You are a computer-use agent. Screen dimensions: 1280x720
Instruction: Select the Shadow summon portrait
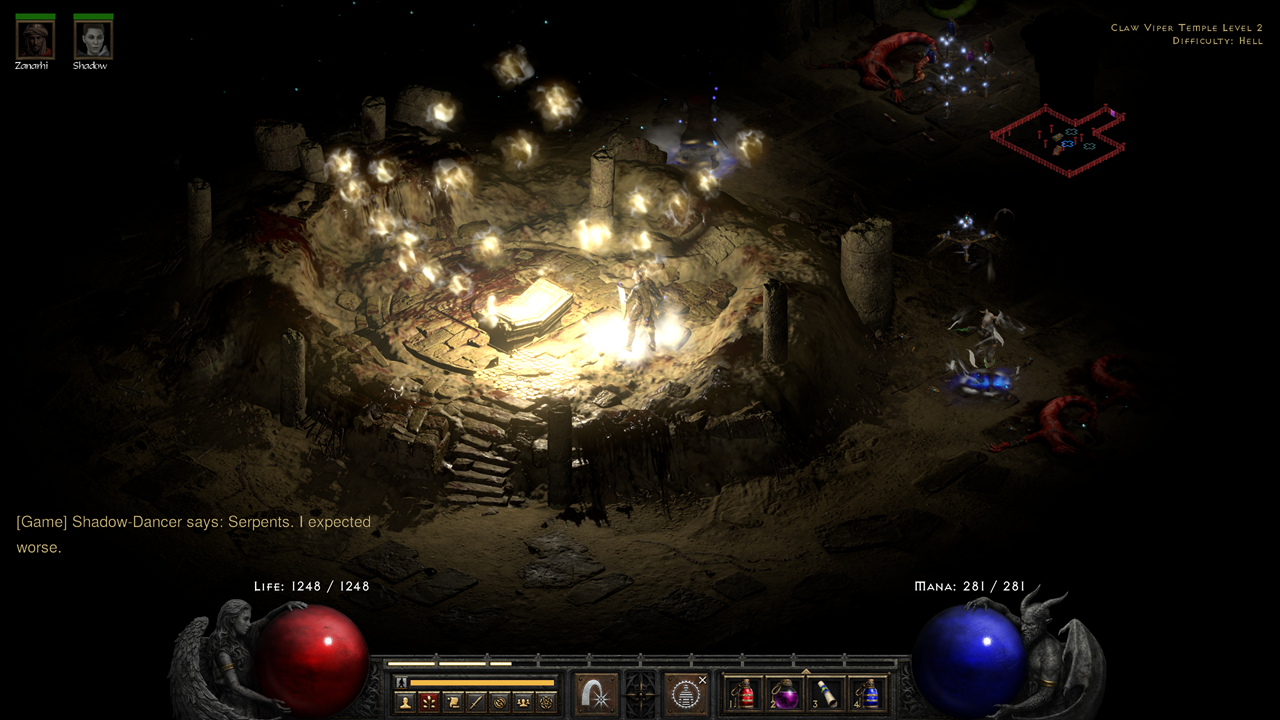coord(93,39)
